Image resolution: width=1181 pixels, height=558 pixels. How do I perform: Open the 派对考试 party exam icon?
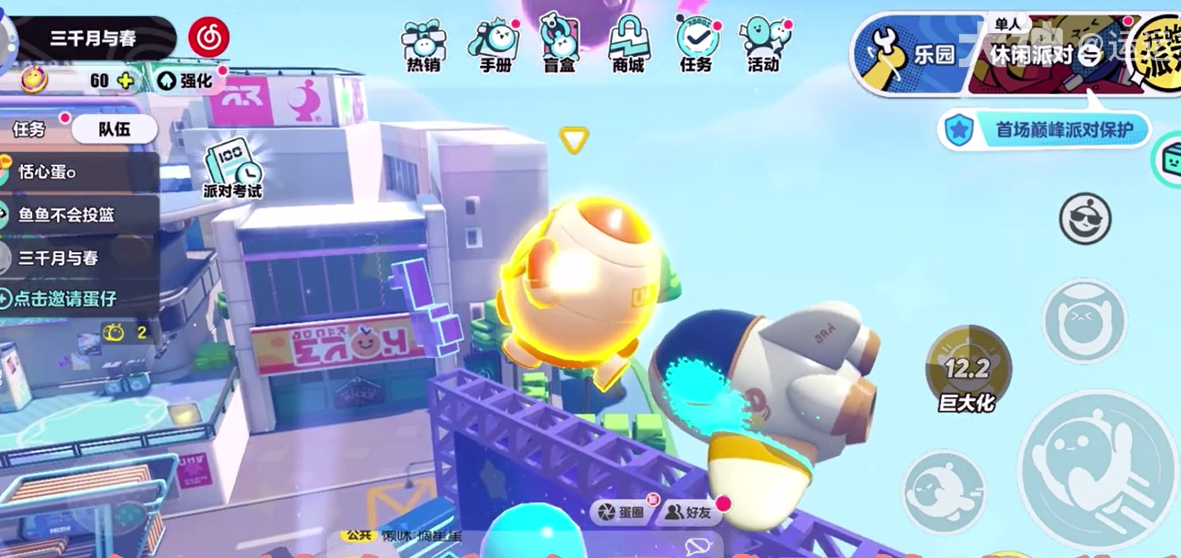click(x=232, y=169)
